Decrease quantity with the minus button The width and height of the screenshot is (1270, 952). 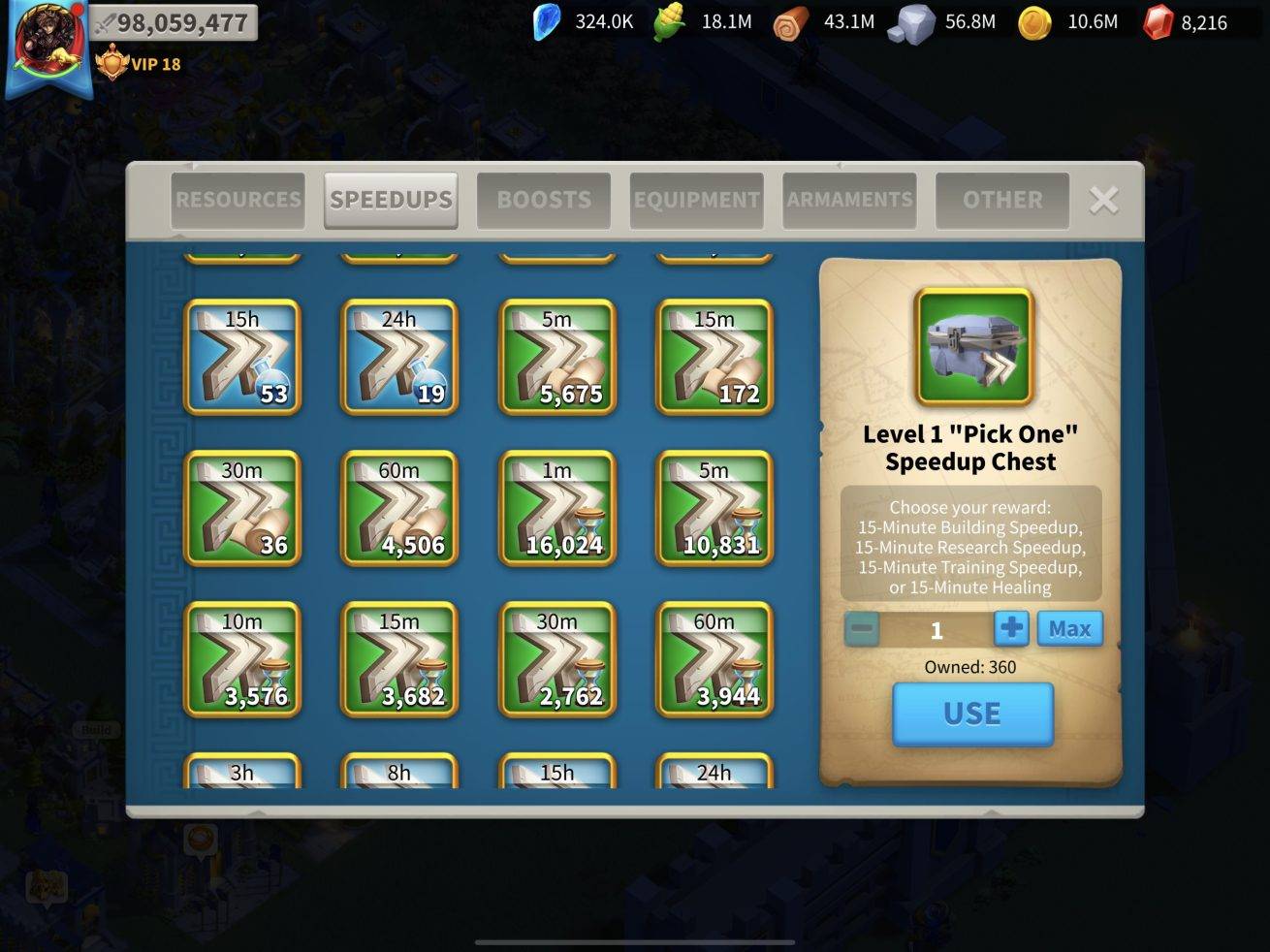pos(861,629)
